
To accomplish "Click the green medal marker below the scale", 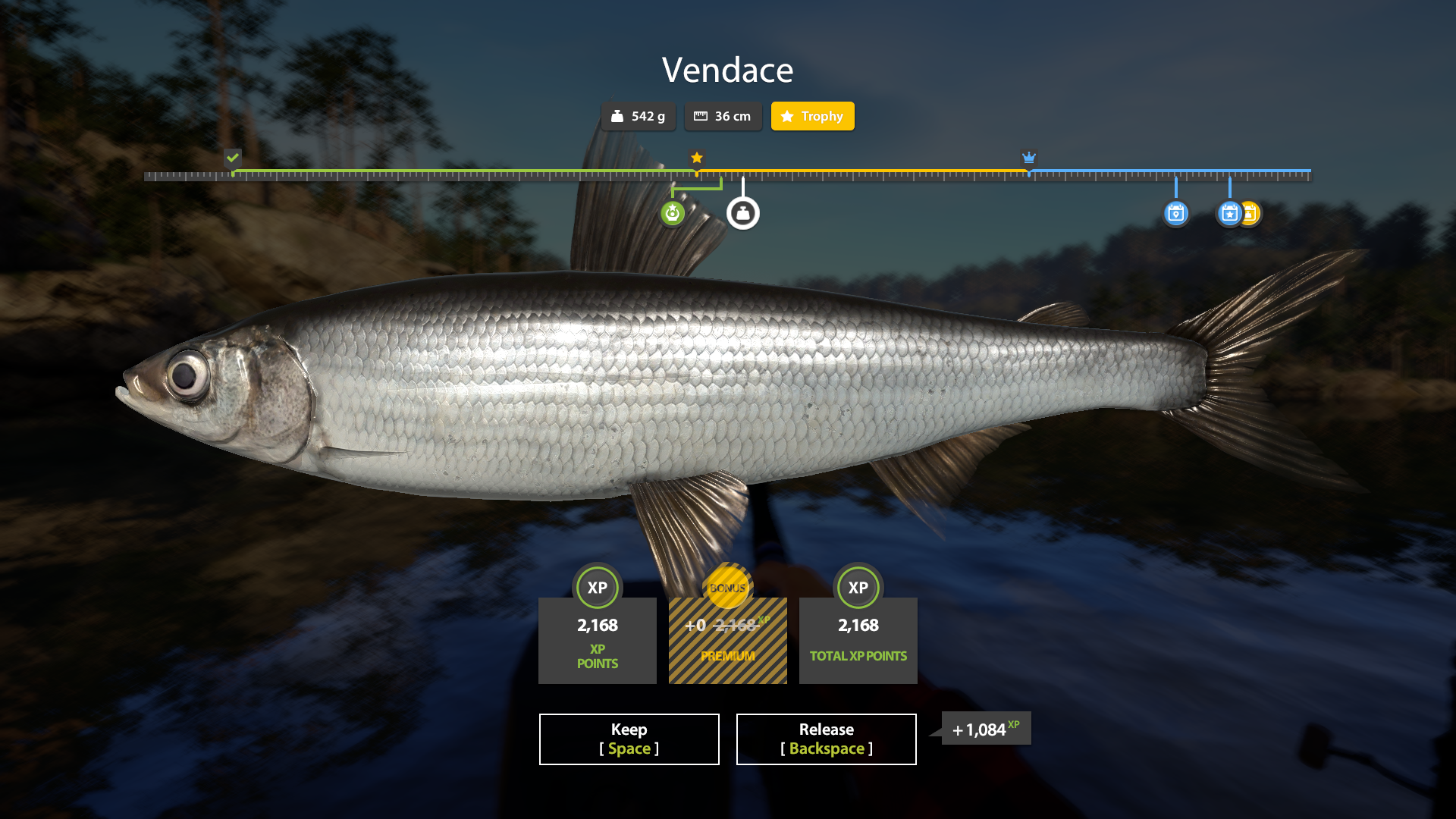I will pos(673,214).
